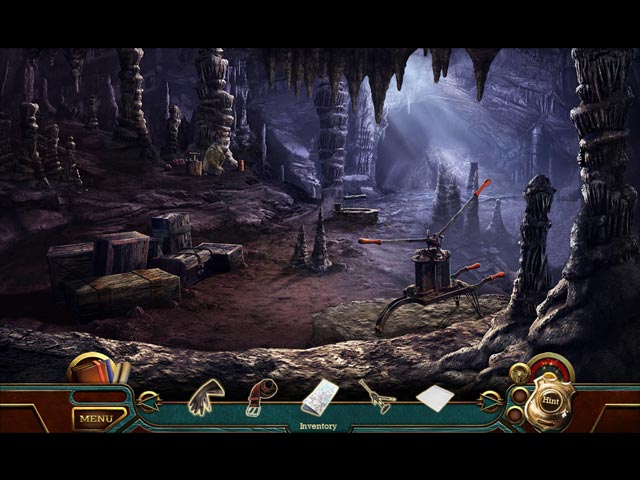Choose the scissors-like tool in inventory
The width and height of the screenshot is (640, 480).
click(x=376, y=396)
